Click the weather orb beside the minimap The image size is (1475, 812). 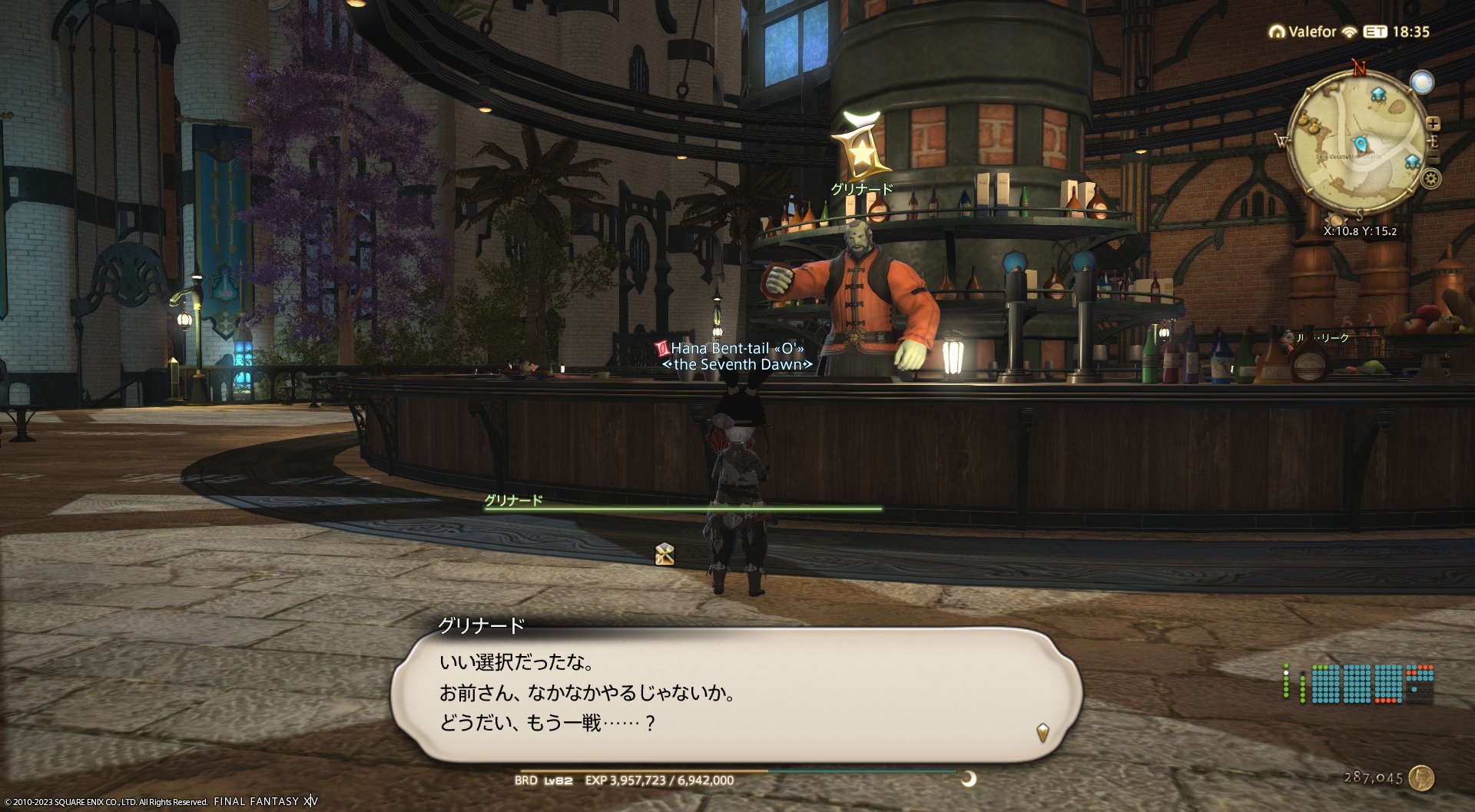(1422, 82)
